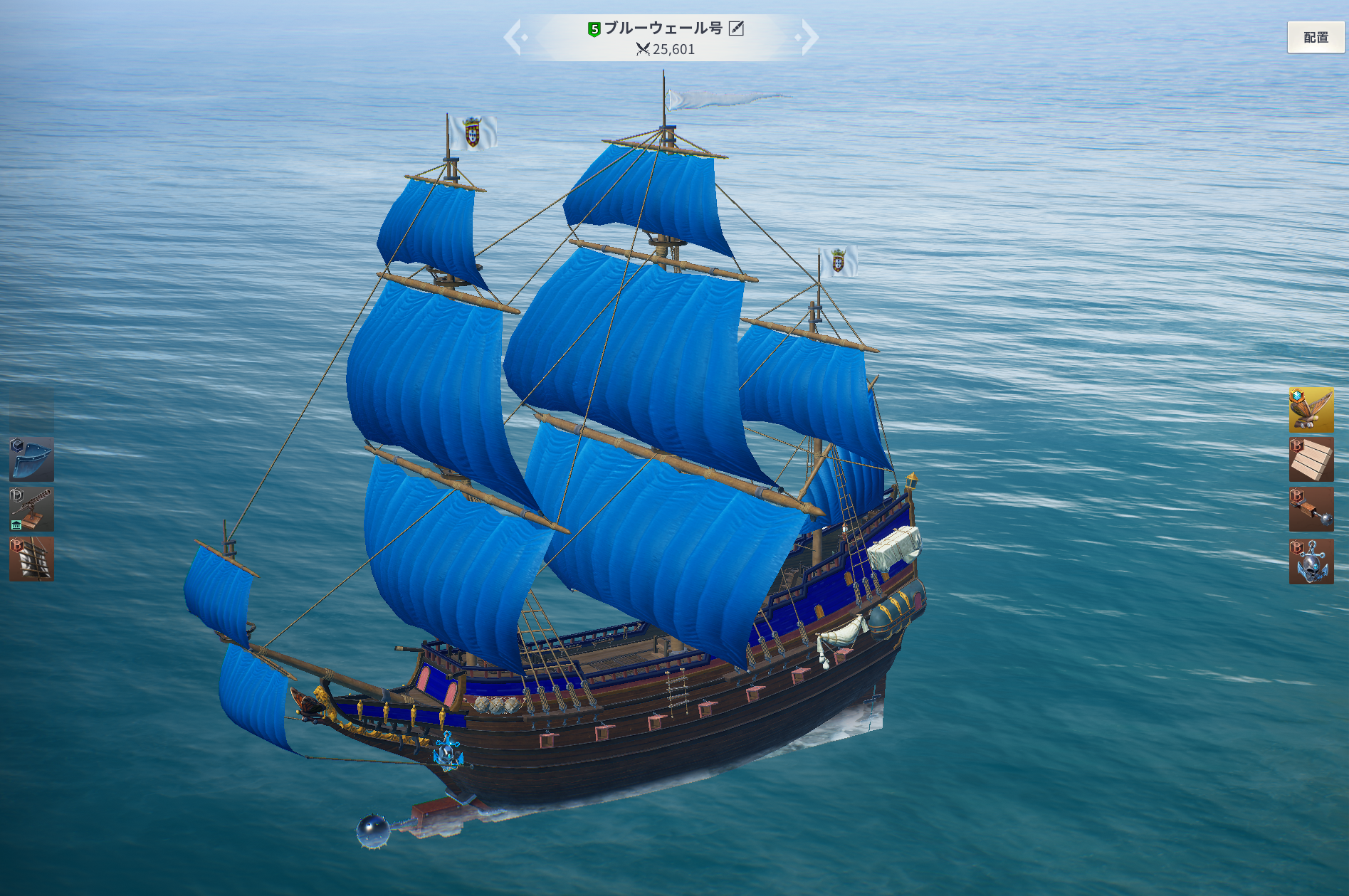Select the butterfly figurehead slot

1311,410
